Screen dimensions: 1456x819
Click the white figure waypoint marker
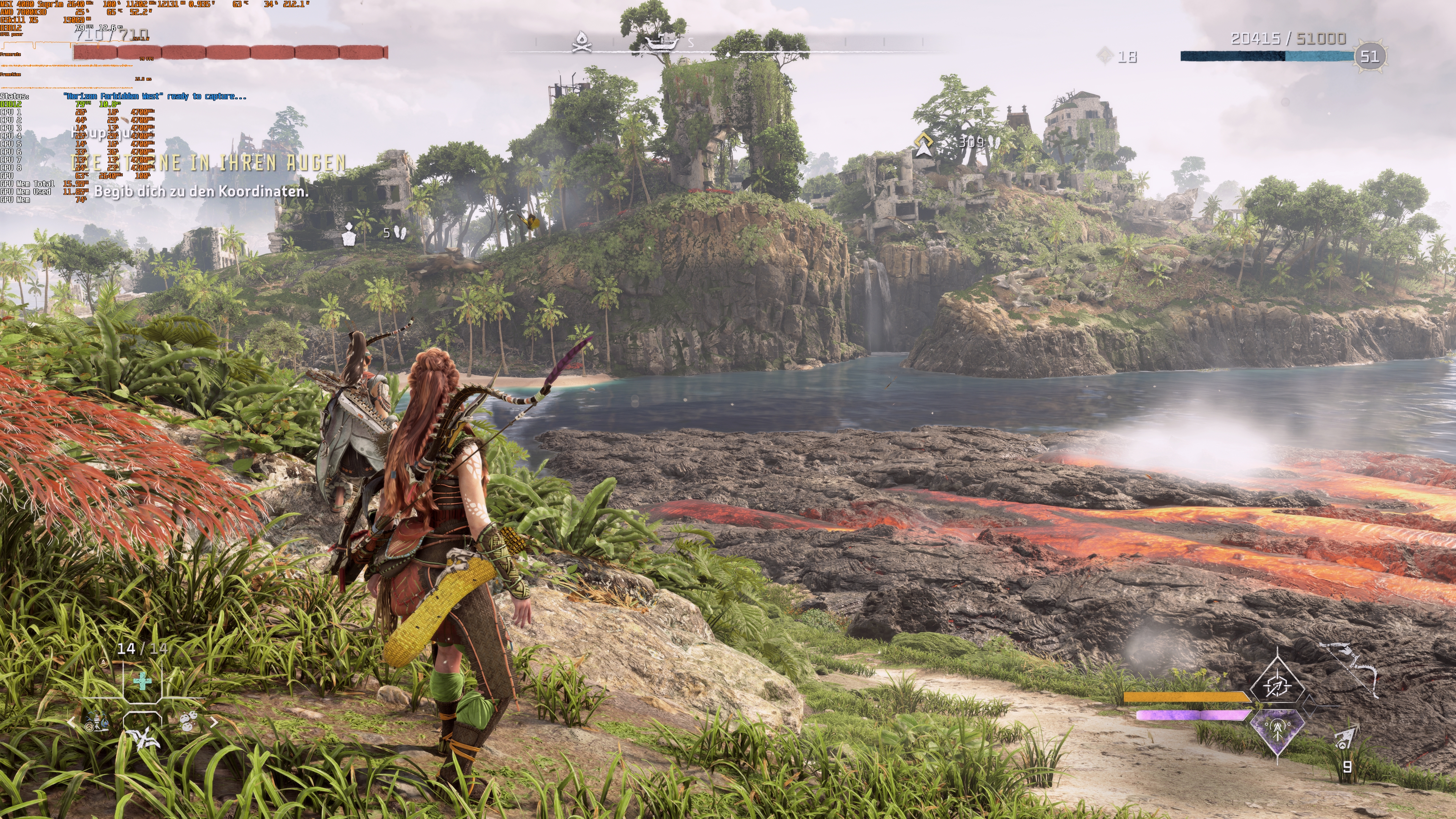coord(349,234)
